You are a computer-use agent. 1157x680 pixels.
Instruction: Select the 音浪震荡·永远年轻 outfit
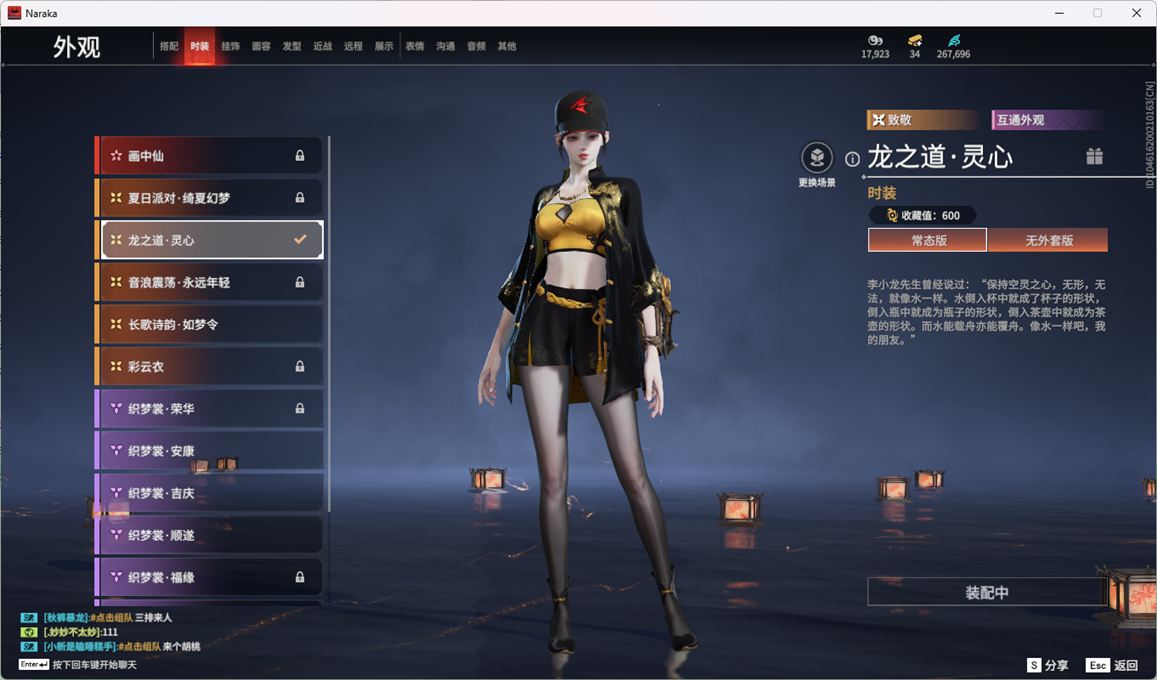[x=210, y=283]
